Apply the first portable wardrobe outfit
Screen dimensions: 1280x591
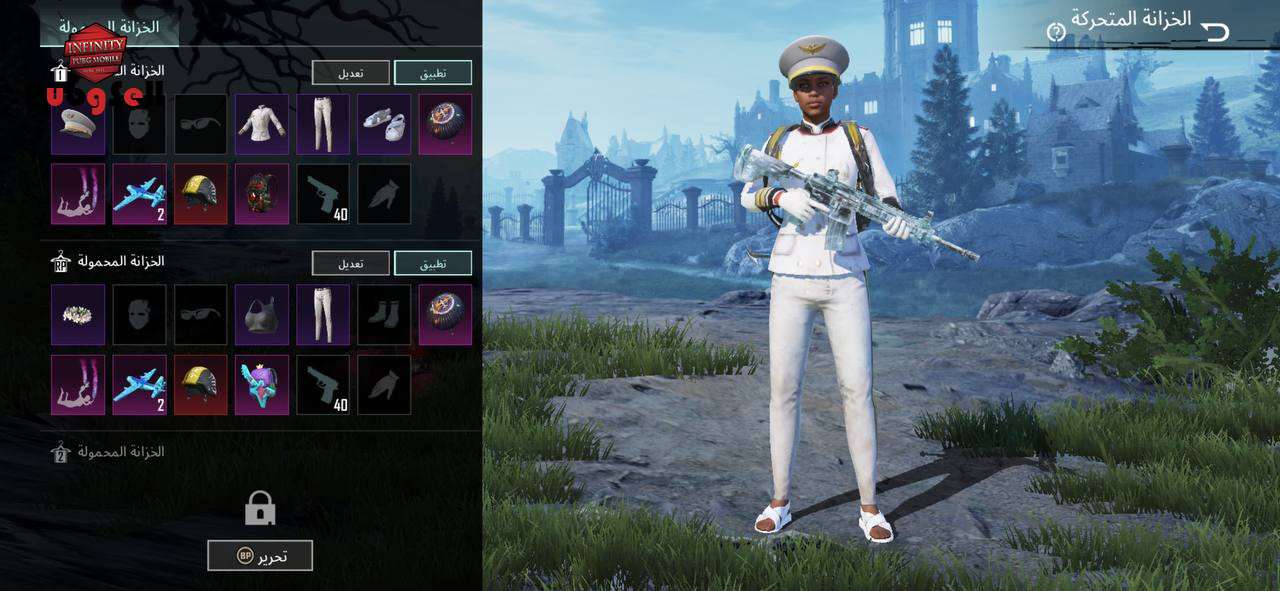(x=432, y=73)
